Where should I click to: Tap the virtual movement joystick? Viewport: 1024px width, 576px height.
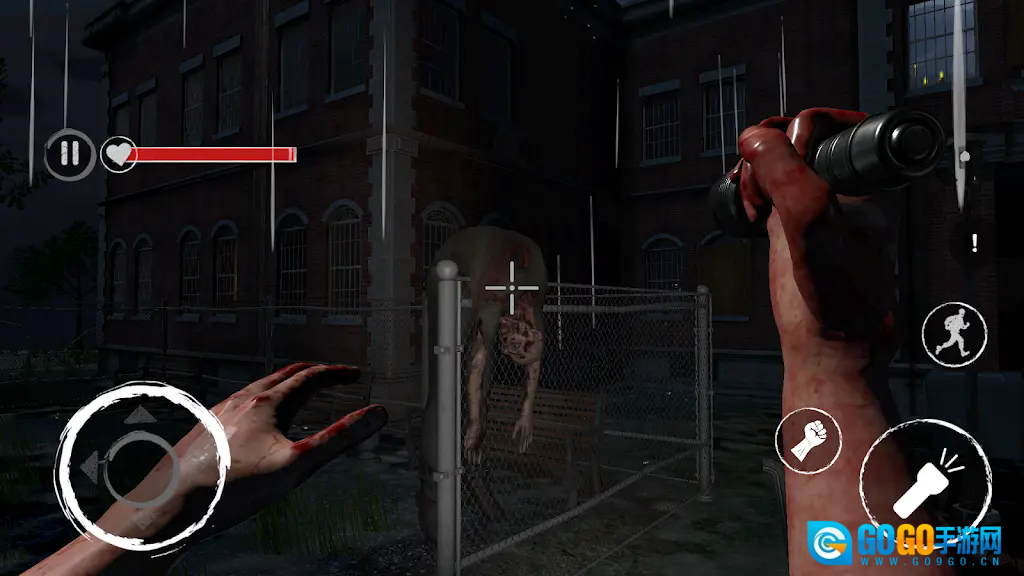(141, 465)
